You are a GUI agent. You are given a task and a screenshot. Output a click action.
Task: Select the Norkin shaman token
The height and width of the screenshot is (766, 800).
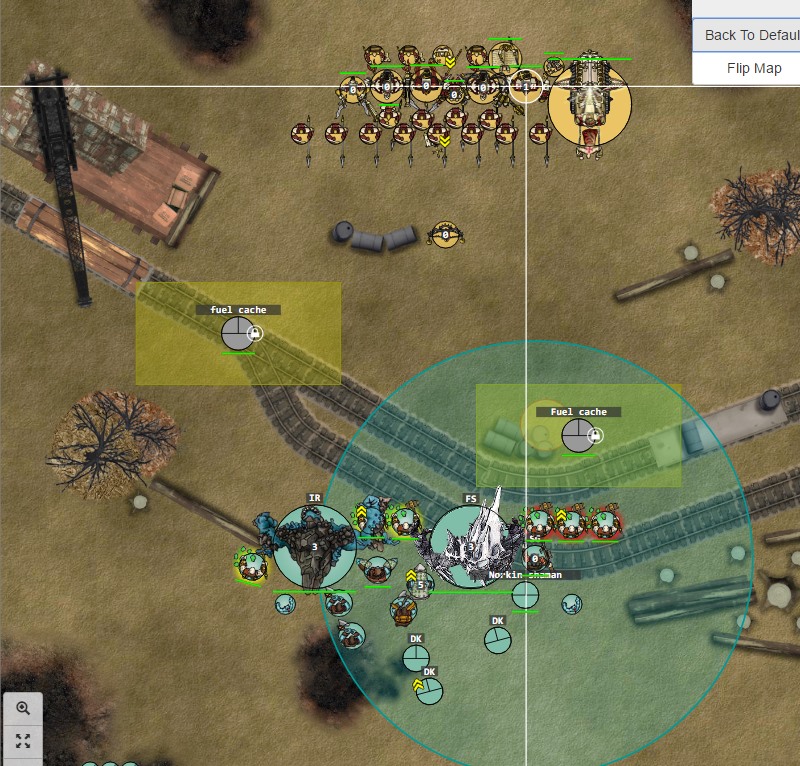pos(525,595)
